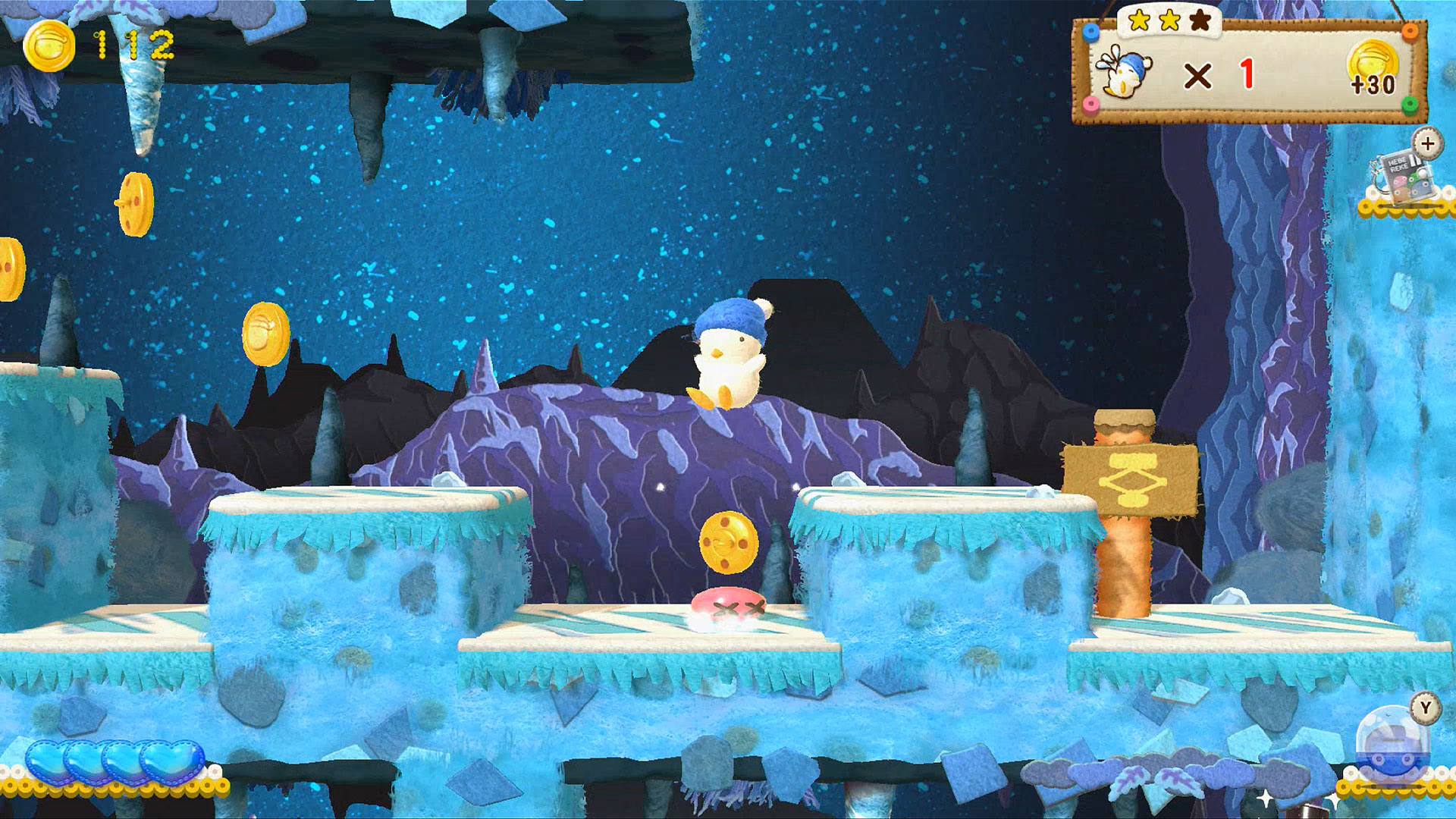The height and width of the screenshot is (819, 1456).
Task: Click the Yoshi face icon on the wooden sign
Action: click(1125, 72)
